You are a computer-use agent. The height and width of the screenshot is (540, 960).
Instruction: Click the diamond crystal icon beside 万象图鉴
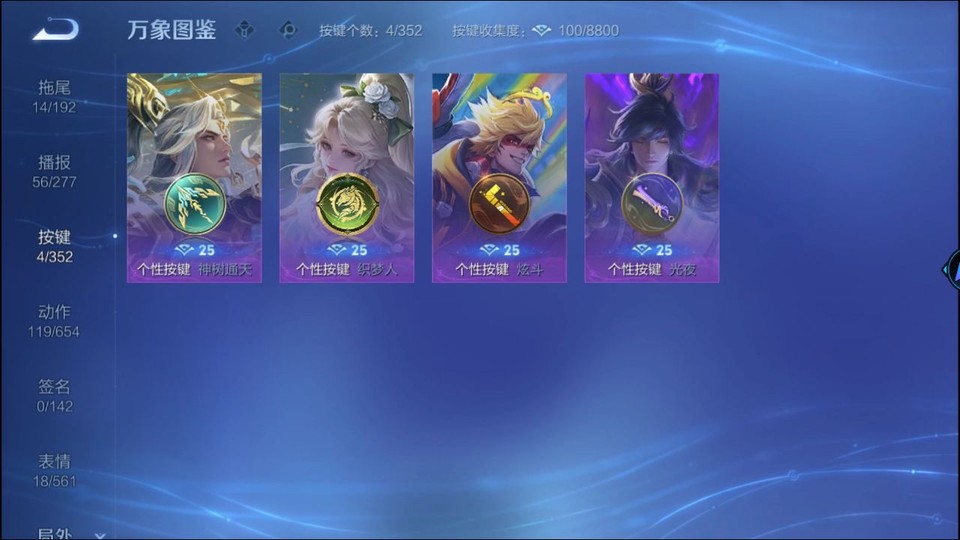click(245, 30)
